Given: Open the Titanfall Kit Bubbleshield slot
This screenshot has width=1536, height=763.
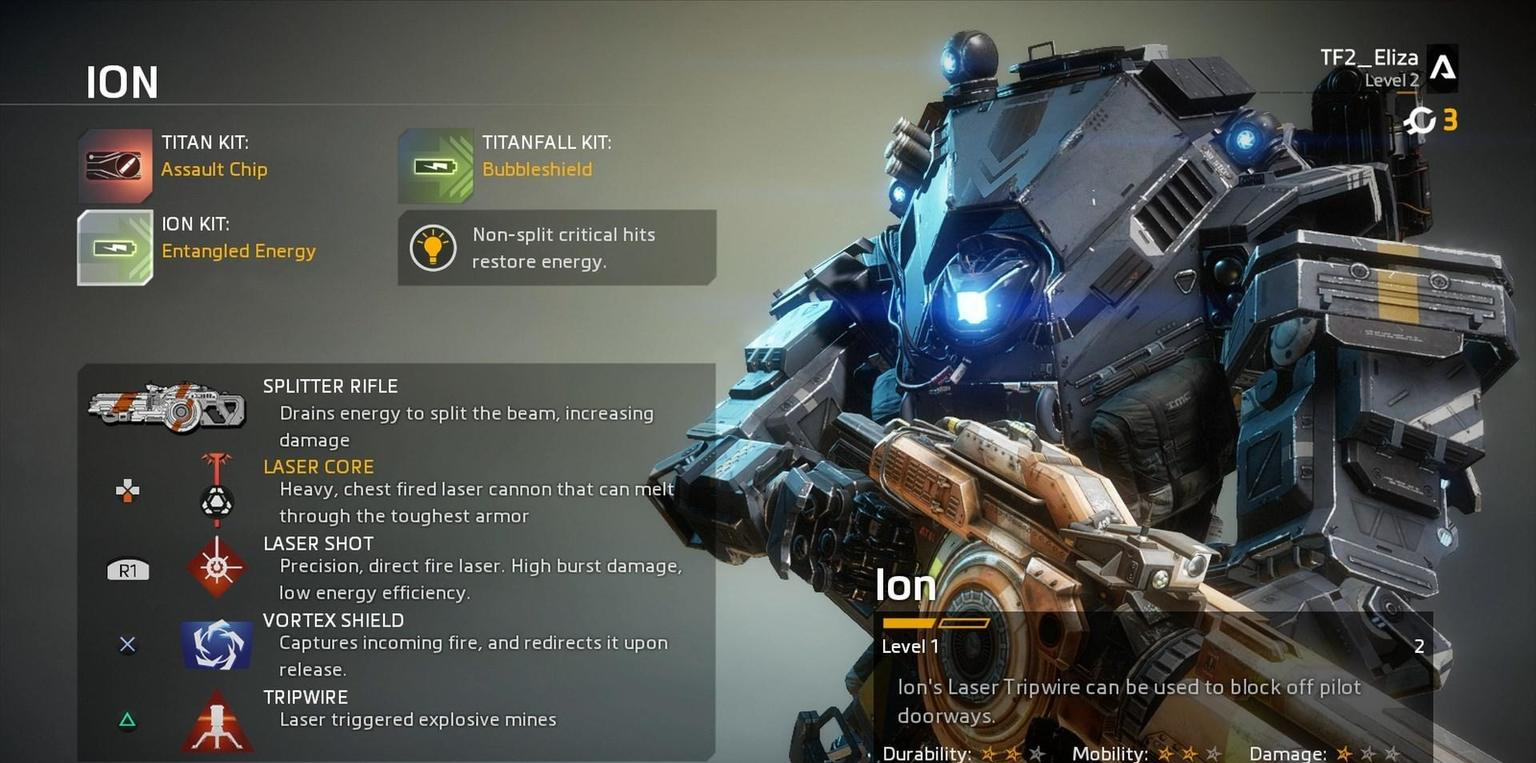Looking at the screenshot, I should (436, 166).
